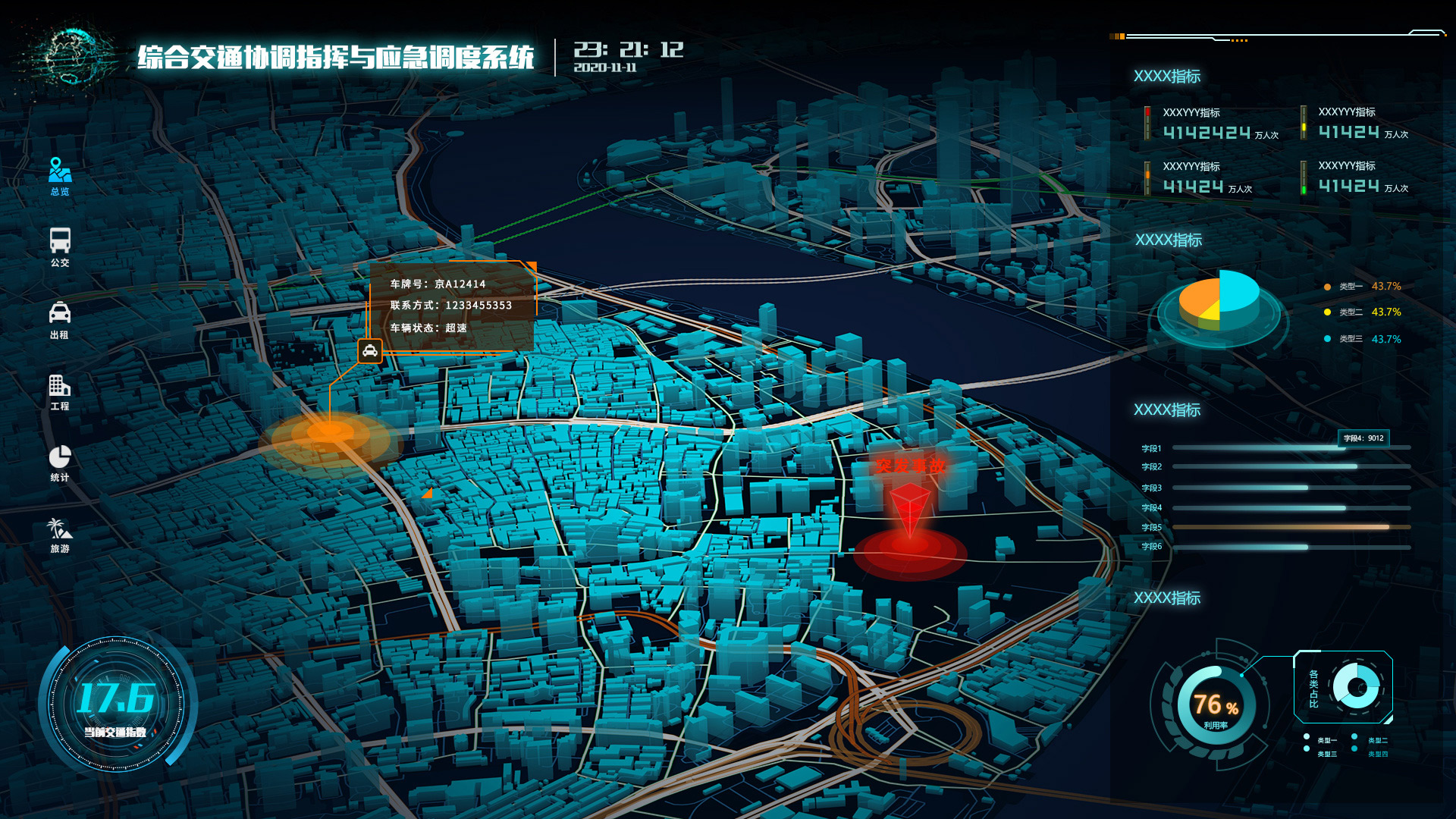Viewport: 1456px width, 819px height.
Task: Click the 3D pie chart
Action: pyautogui.click(x=1219, y=303)
